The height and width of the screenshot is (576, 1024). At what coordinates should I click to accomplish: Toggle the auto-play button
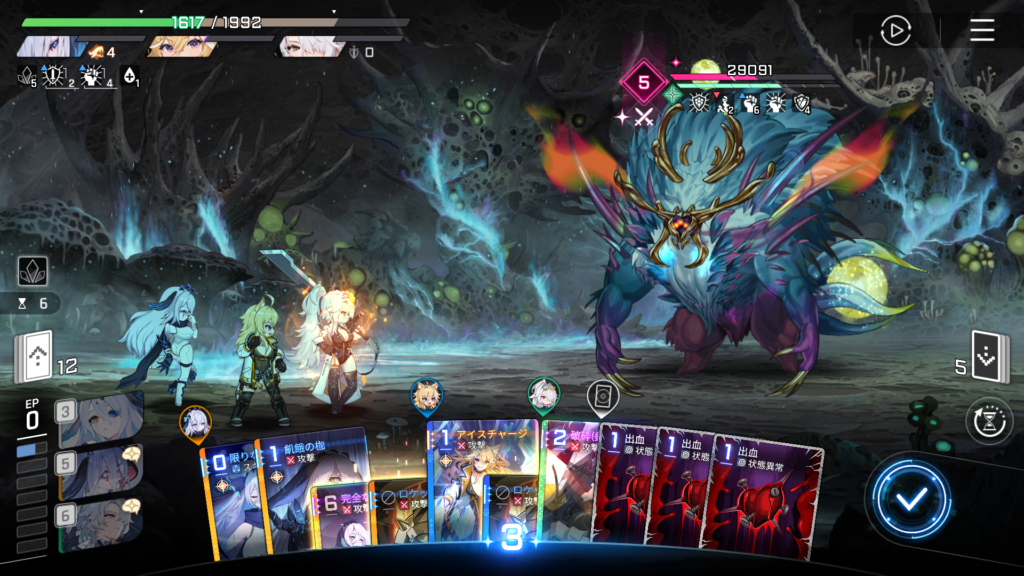[x=895, y=31]
